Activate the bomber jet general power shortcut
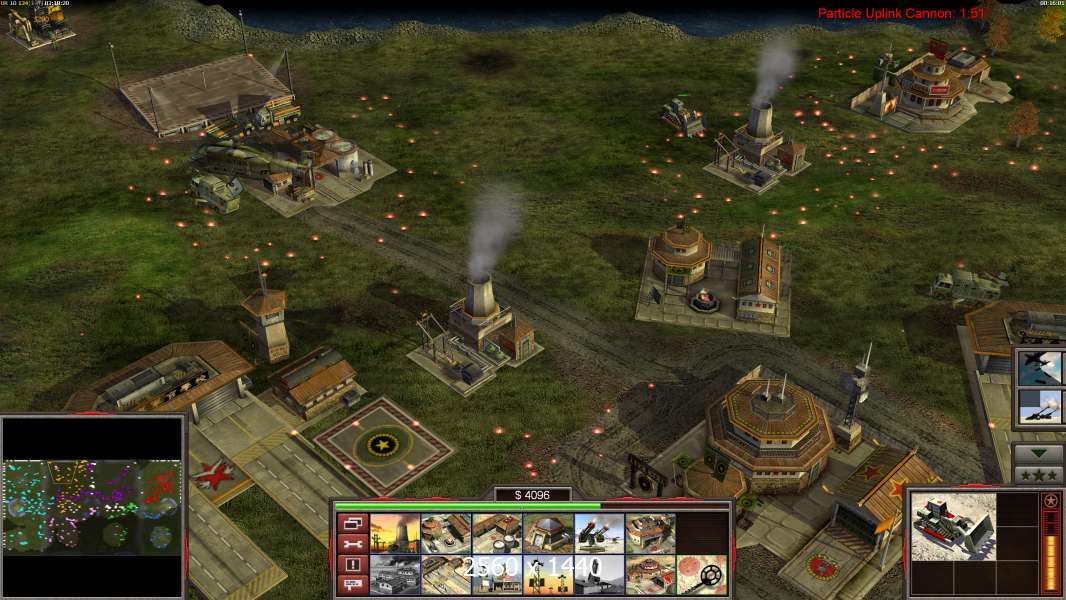Viewport: 1066px width, 600px height. point(1039,368)
